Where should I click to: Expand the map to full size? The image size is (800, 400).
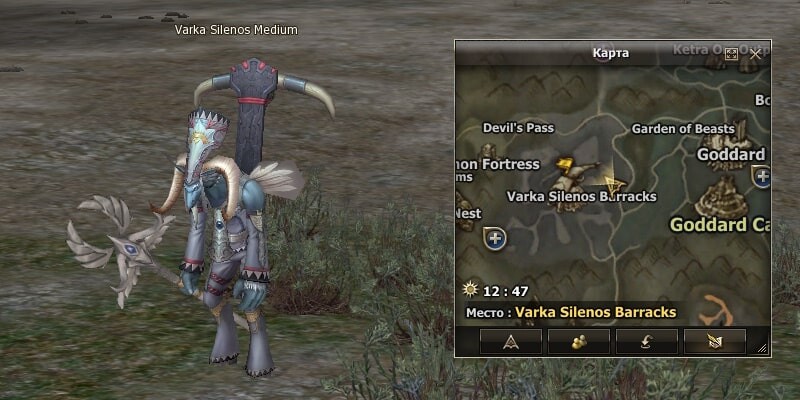pyautogui.click(x=731, y=53)
